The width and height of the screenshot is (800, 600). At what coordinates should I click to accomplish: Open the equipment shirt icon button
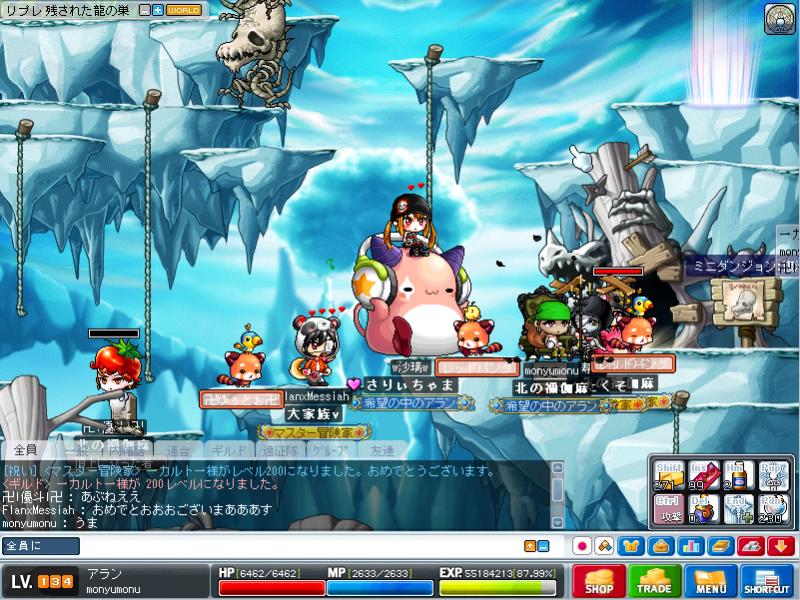click(632, 546)
